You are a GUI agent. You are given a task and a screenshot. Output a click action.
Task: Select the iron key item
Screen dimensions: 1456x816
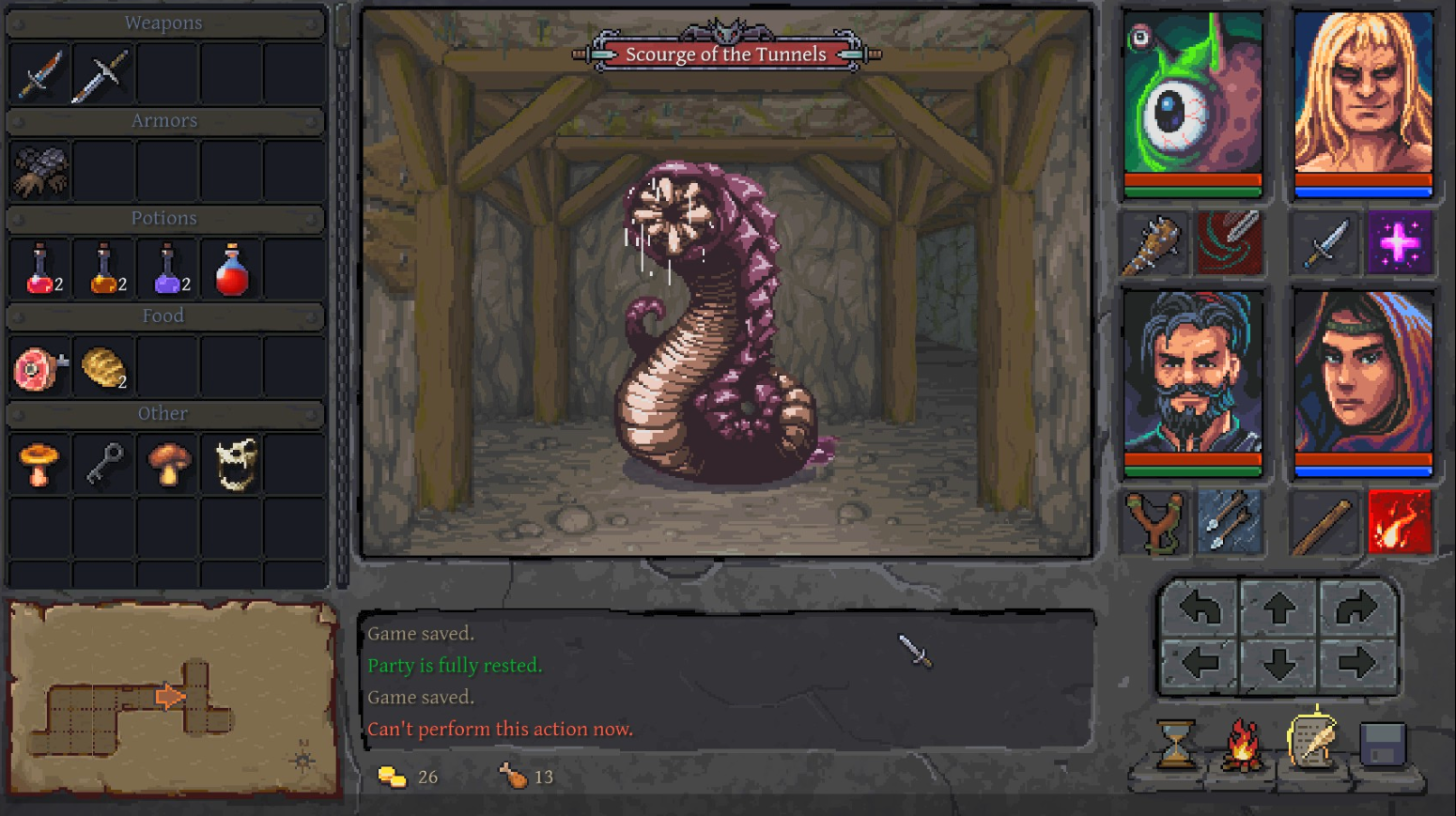pyautogui.click(x=104, y=465)
